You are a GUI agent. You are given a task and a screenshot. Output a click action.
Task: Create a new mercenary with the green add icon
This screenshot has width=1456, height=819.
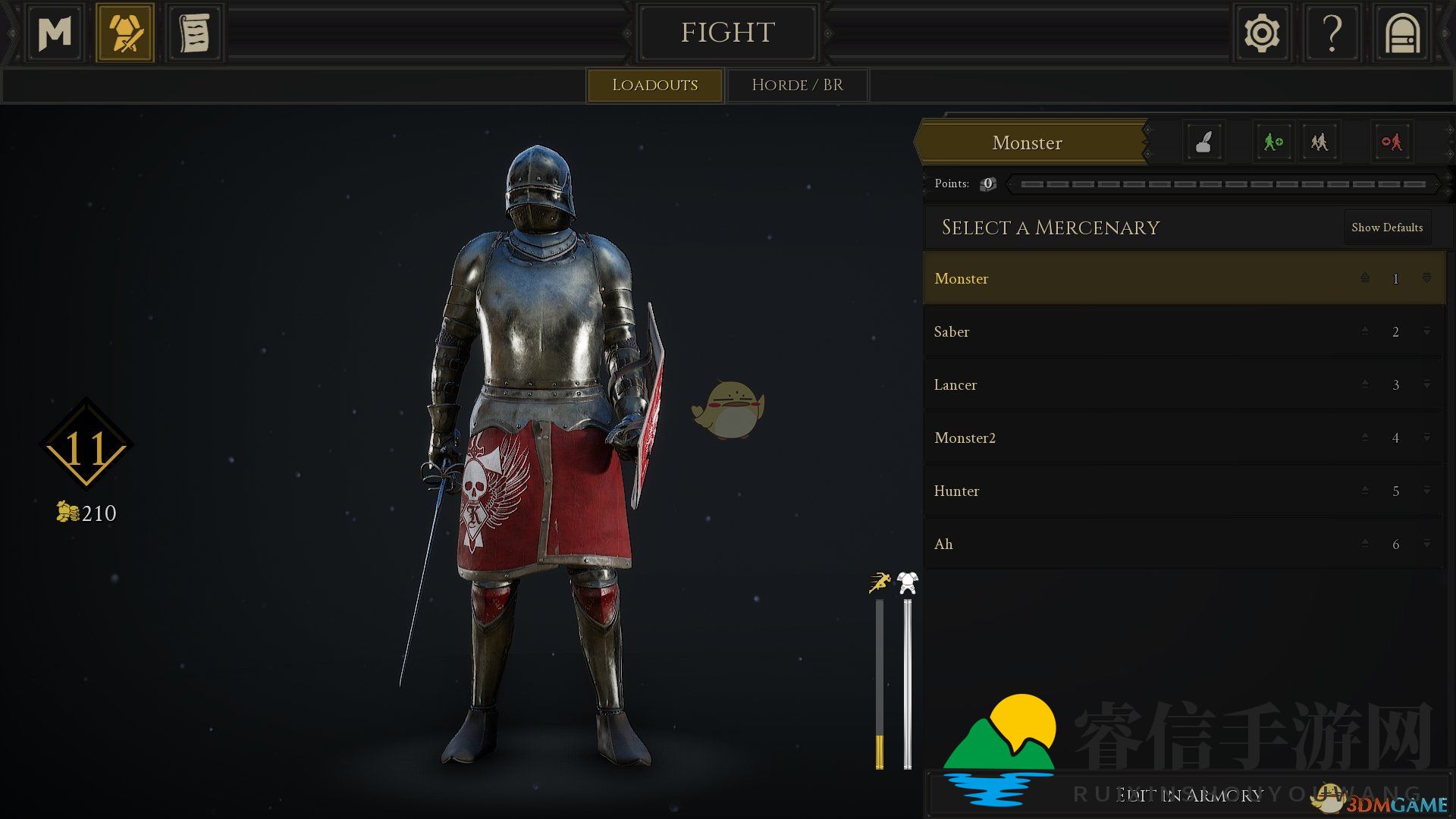click(1273, 142)
